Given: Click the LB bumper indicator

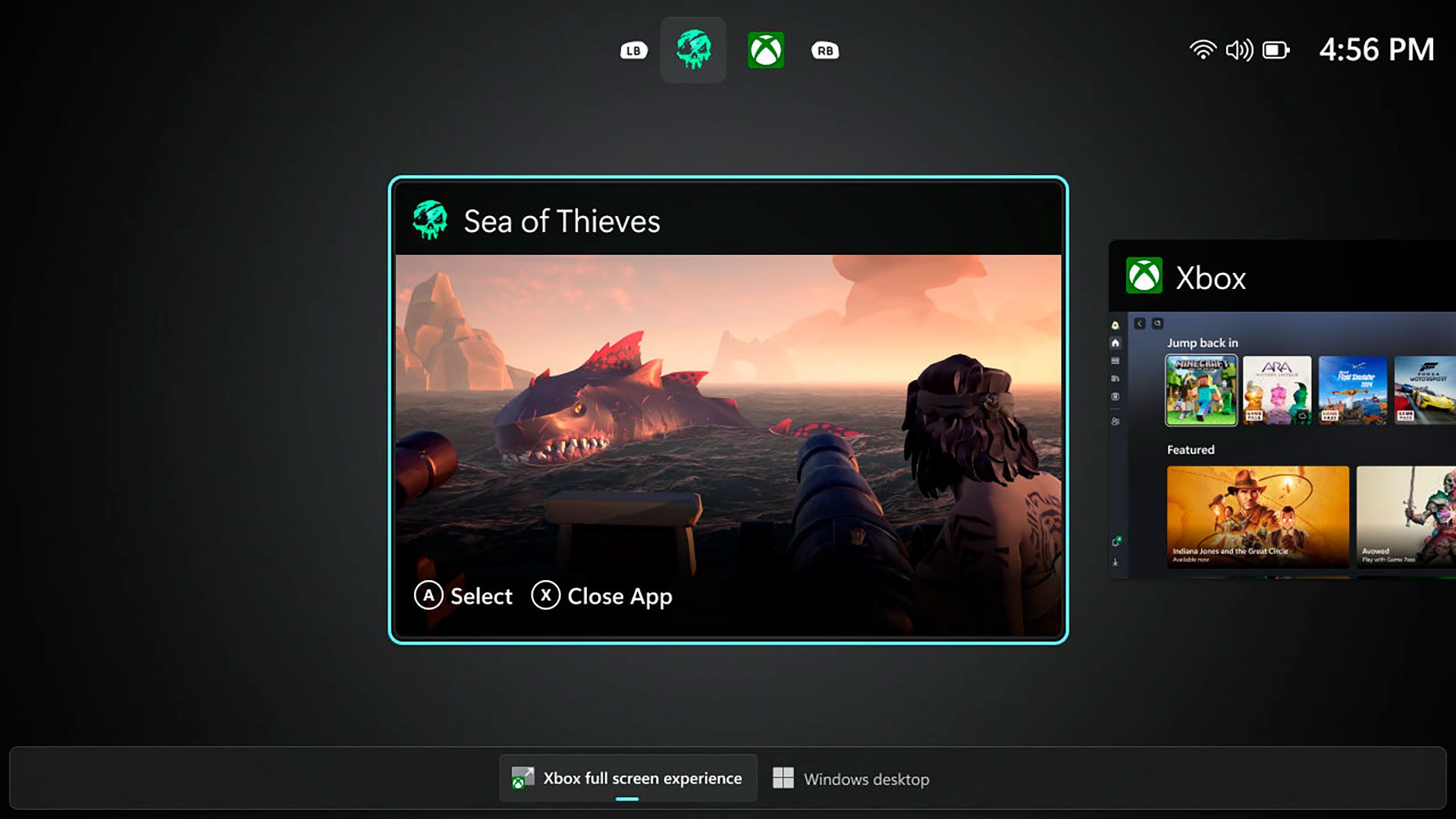Looking at the screenshot, I should pos(634,50).
